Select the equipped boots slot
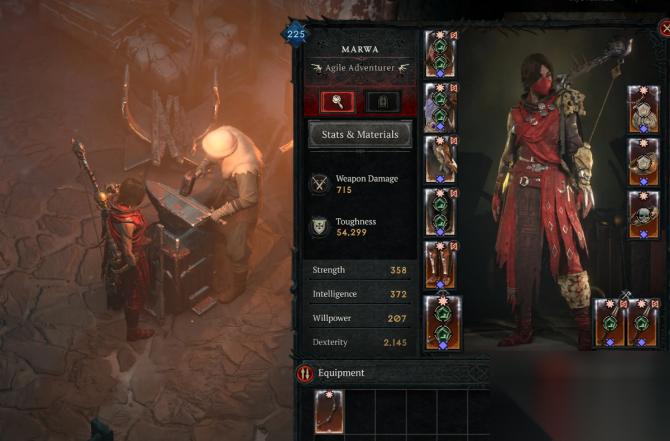This screenshot has height=441, width=670. 441,264
